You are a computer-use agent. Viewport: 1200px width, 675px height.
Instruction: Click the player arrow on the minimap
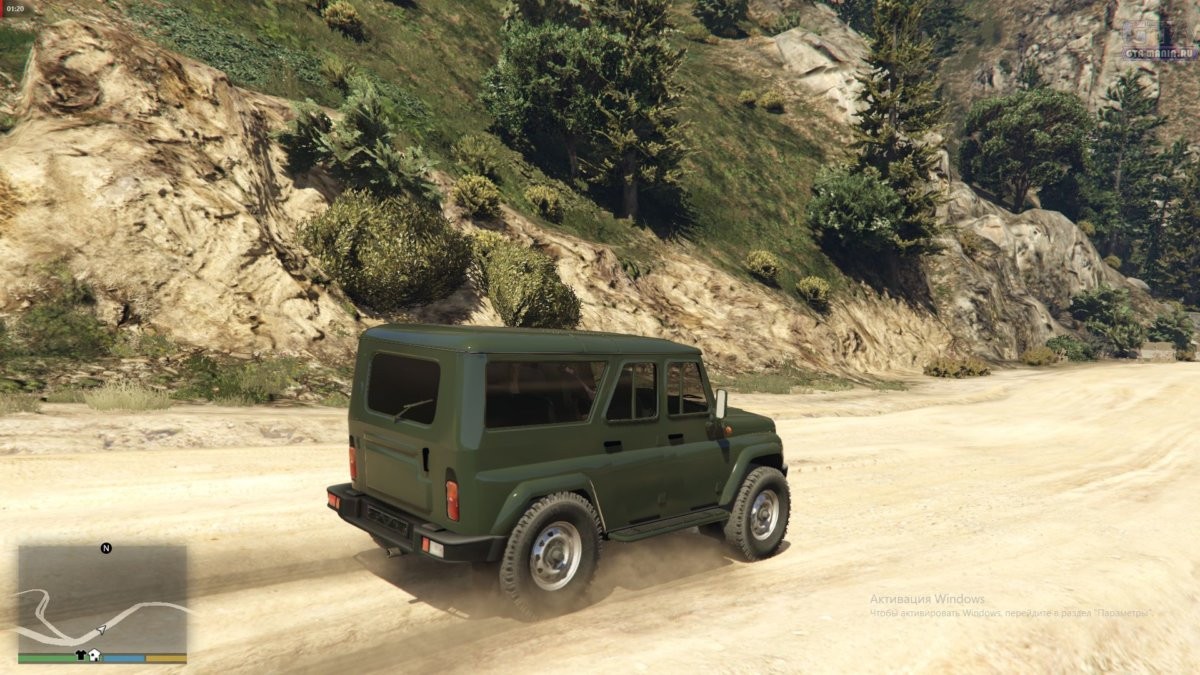tap(100, 630)
